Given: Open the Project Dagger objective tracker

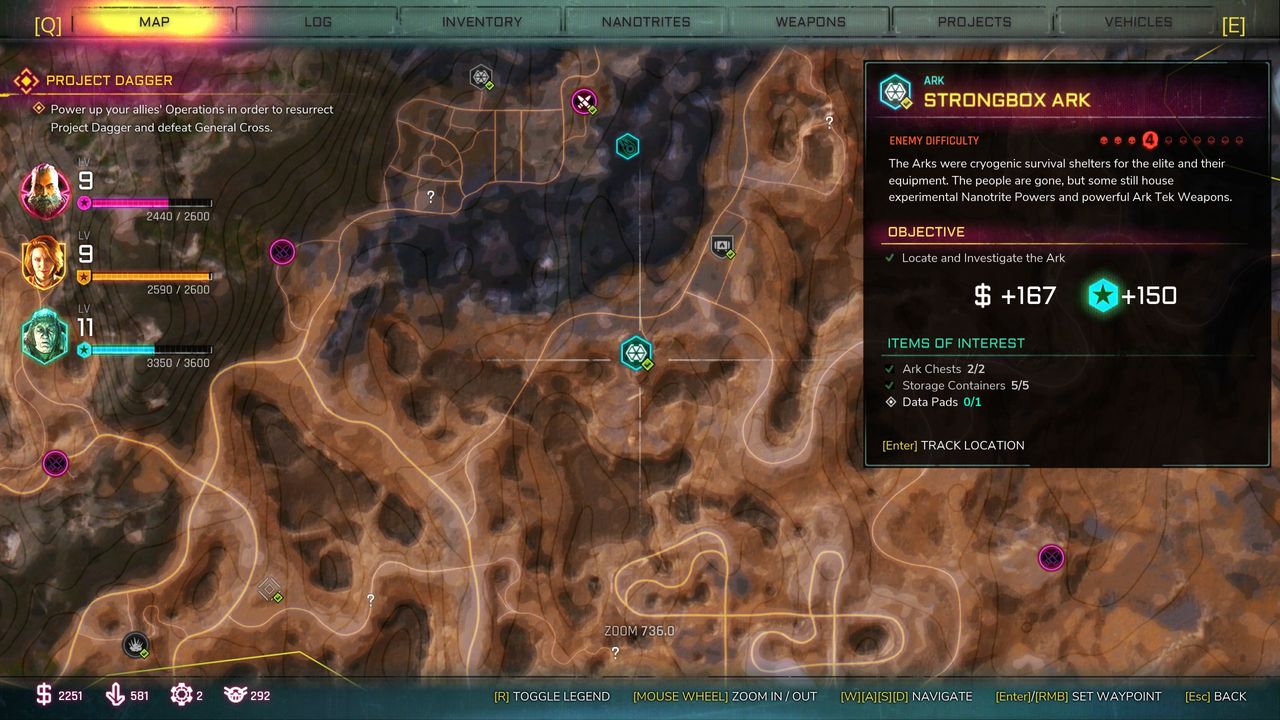Looking at the screenshot, I should [x=109, y=80].
